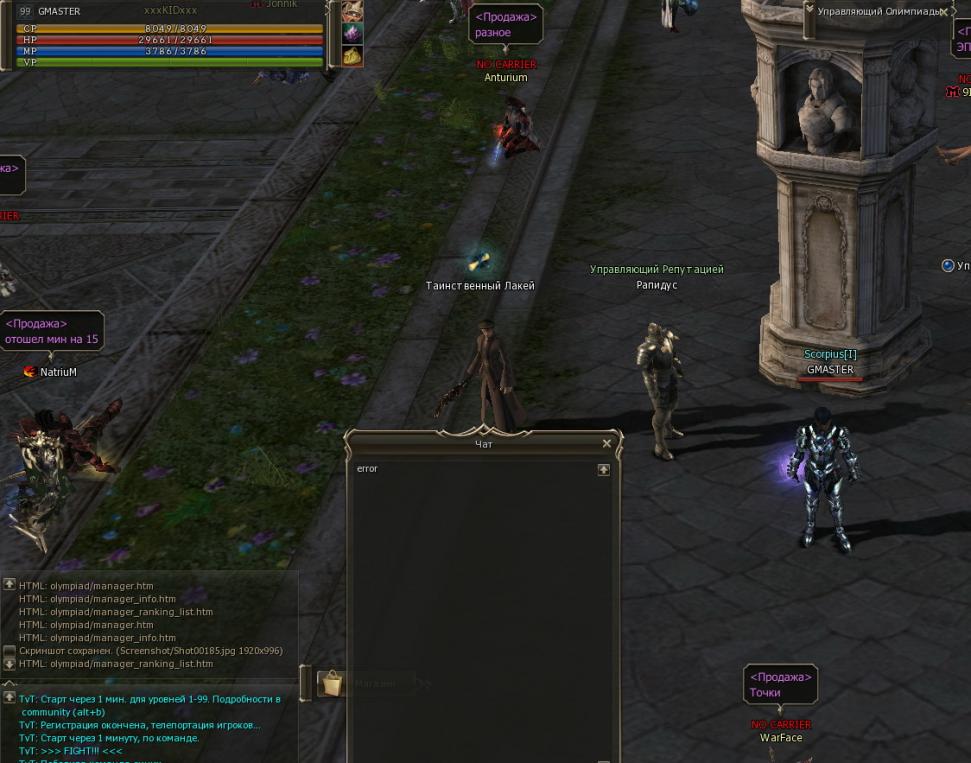Screen dimensions: 971x763
Task: Expand the target bar with the double-chevron
Action: click(x=808, y=10)
